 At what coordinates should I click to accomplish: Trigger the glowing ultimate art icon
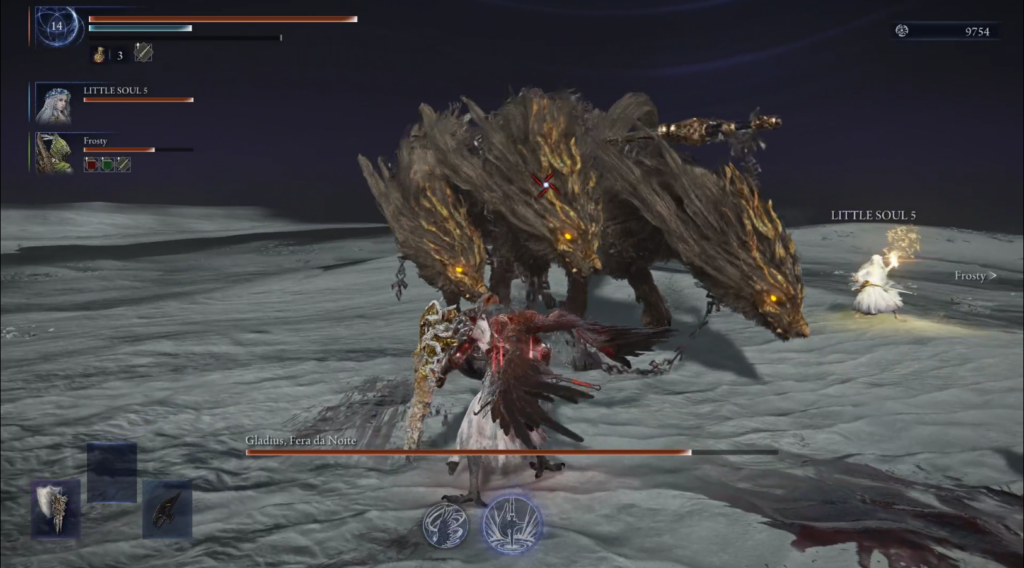pos(512,523)
